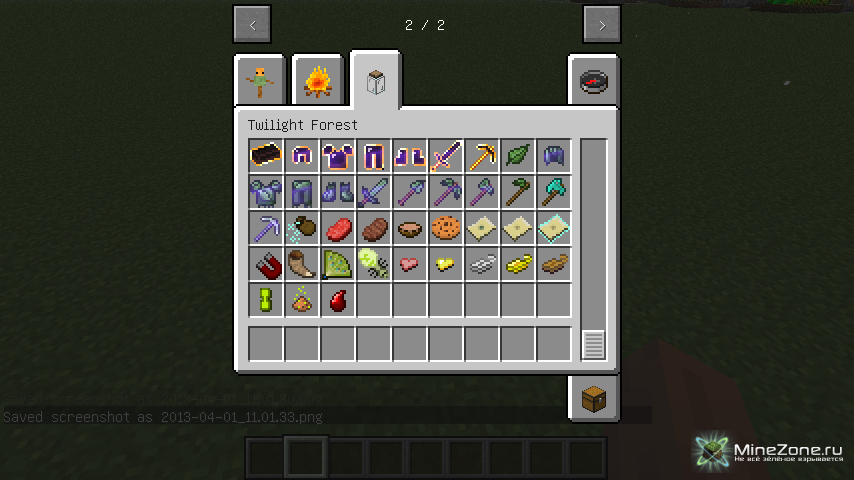Select the crumble horn
The image size is (854, 480).
pyautogui.click(x=302, y=264)
